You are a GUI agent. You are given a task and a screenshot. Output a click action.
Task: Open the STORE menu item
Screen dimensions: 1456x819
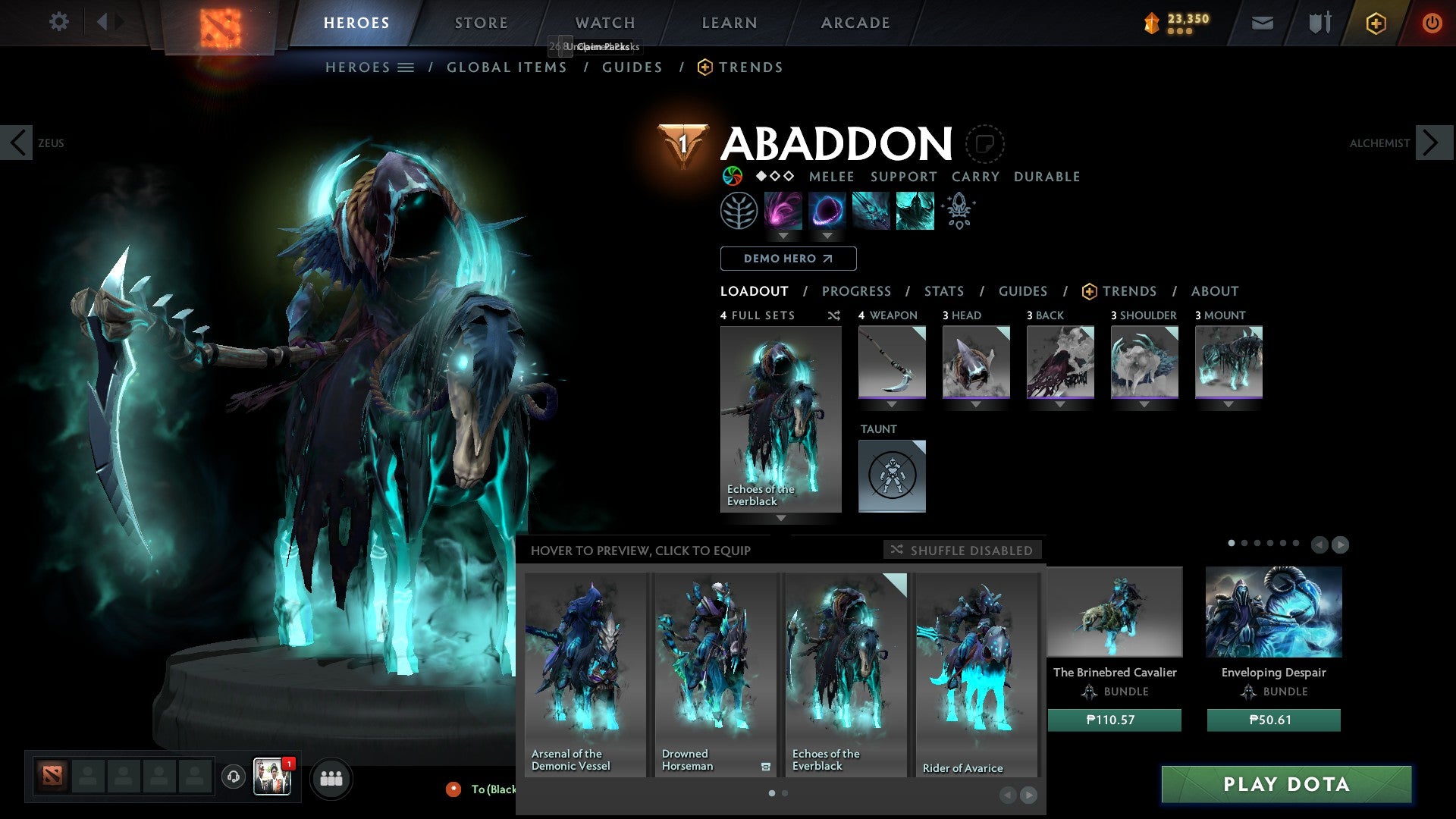pyautogui.click(x=481, y=22)
